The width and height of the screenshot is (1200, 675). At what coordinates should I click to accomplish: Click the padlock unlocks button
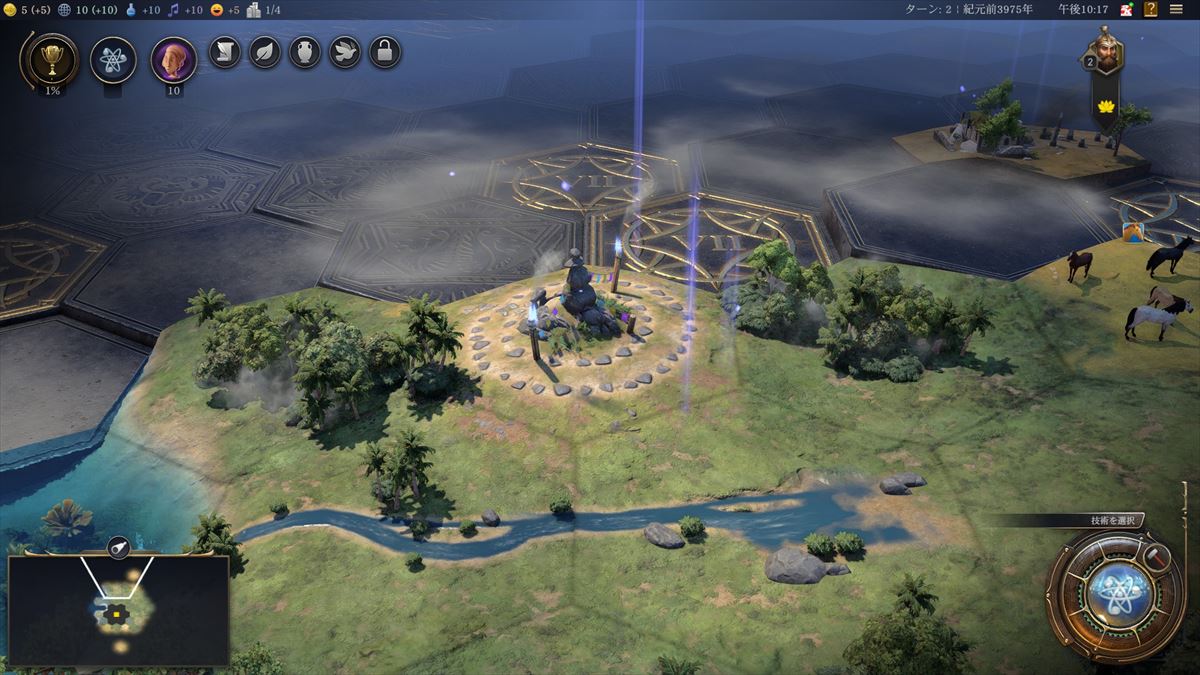385,51
